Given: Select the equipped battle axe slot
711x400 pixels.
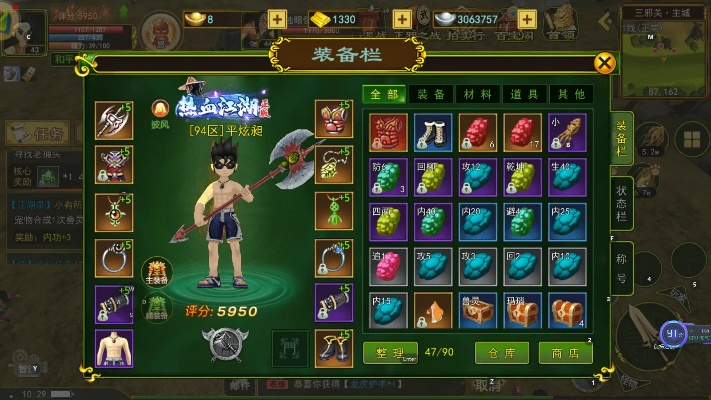Looking at the screenshot, I should (114, 120).
